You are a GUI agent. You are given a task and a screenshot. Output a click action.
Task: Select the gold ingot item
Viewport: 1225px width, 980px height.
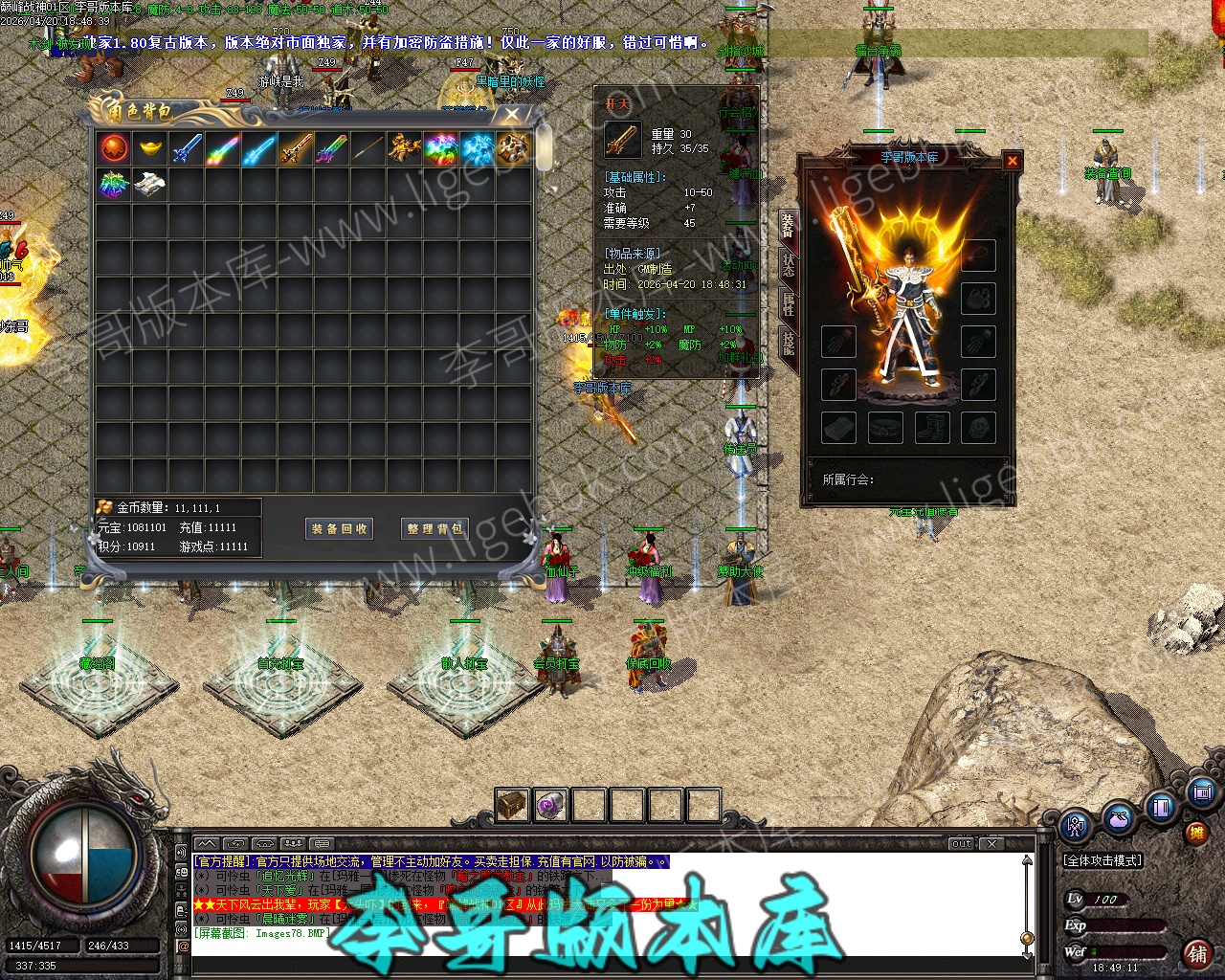tap(149, 148)
